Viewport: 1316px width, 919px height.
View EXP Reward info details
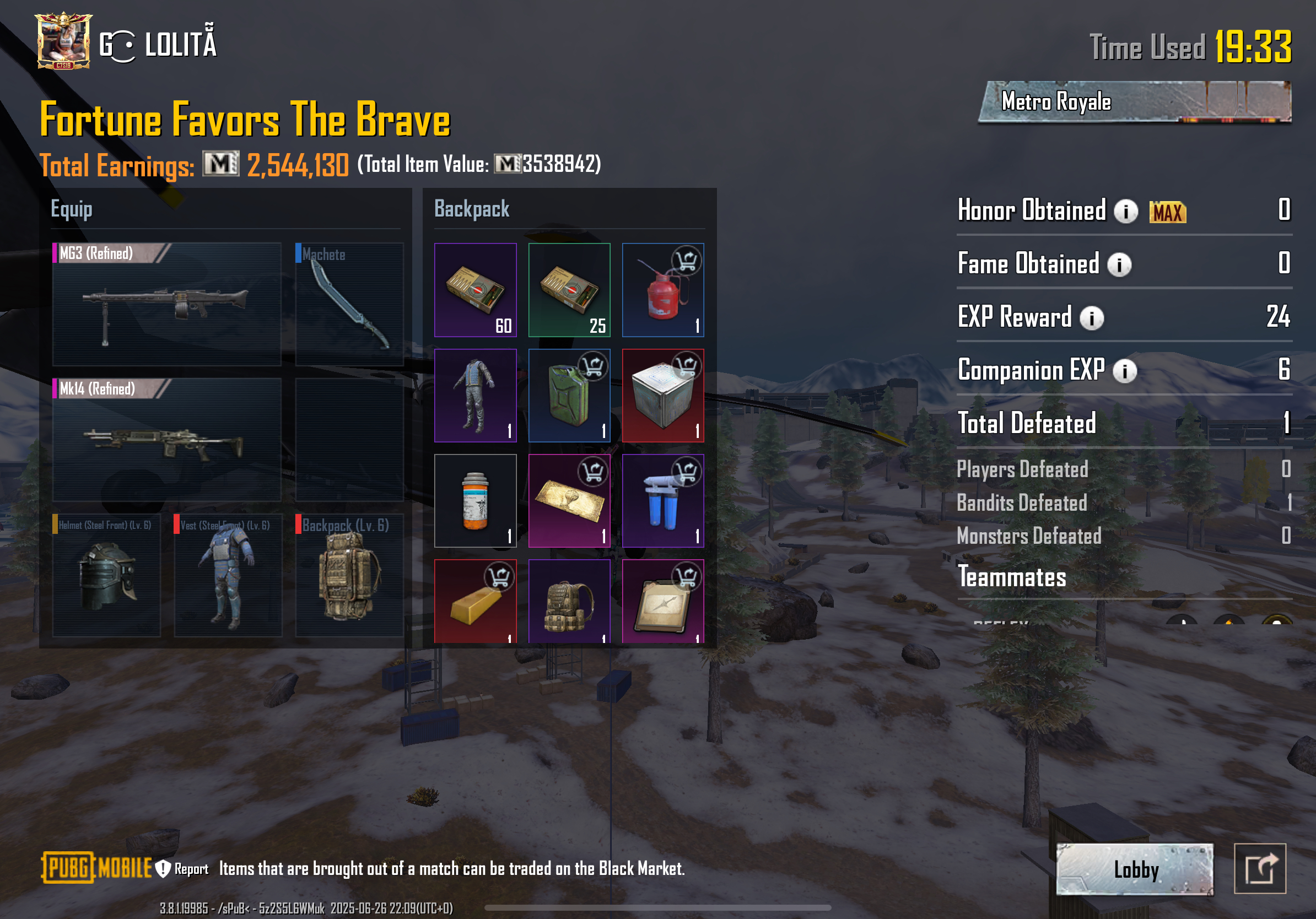click(1091, 318)
